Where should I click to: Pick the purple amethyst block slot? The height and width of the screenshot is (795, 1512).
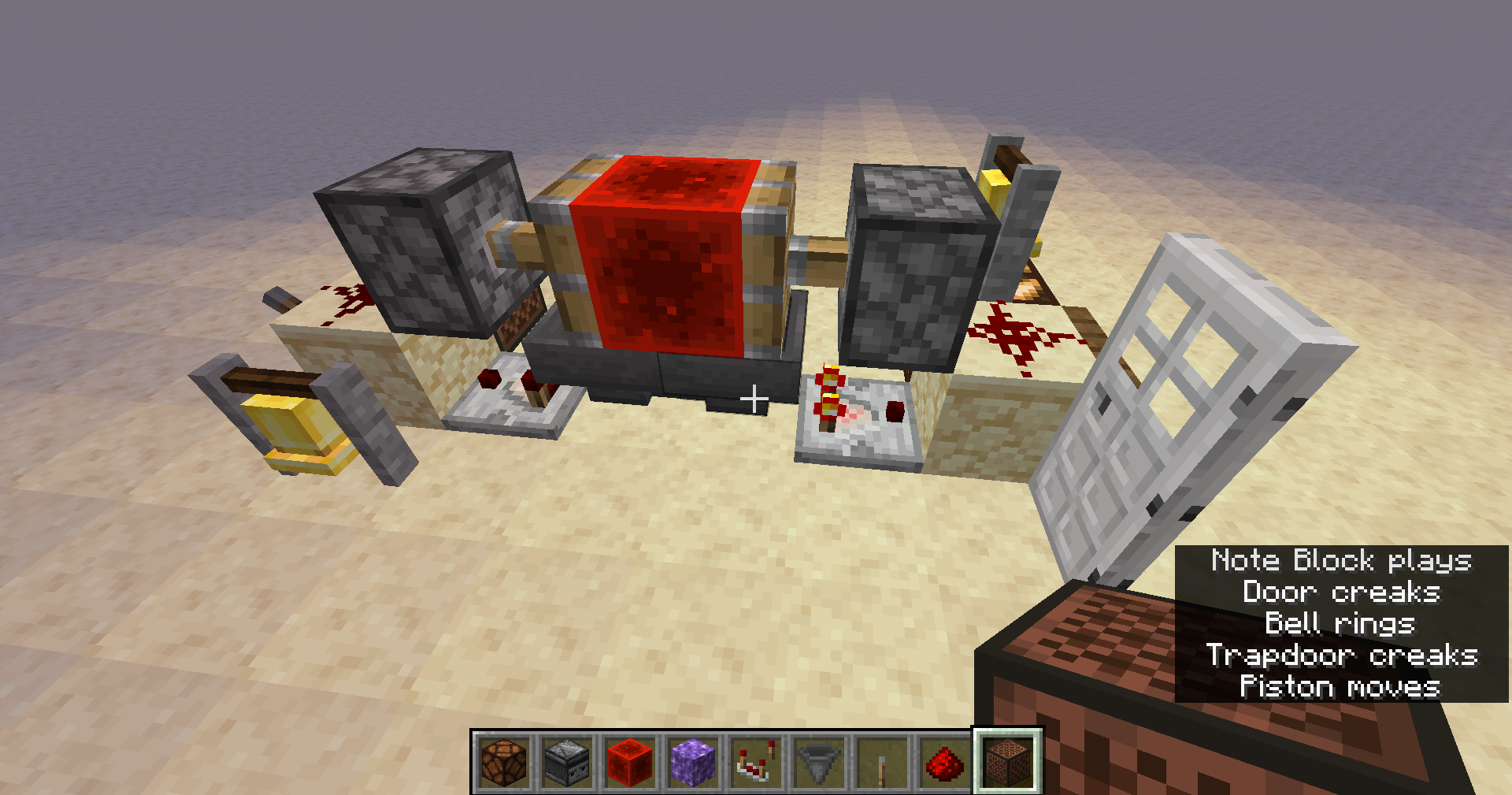pyautogui.click(x=693, y=762)
